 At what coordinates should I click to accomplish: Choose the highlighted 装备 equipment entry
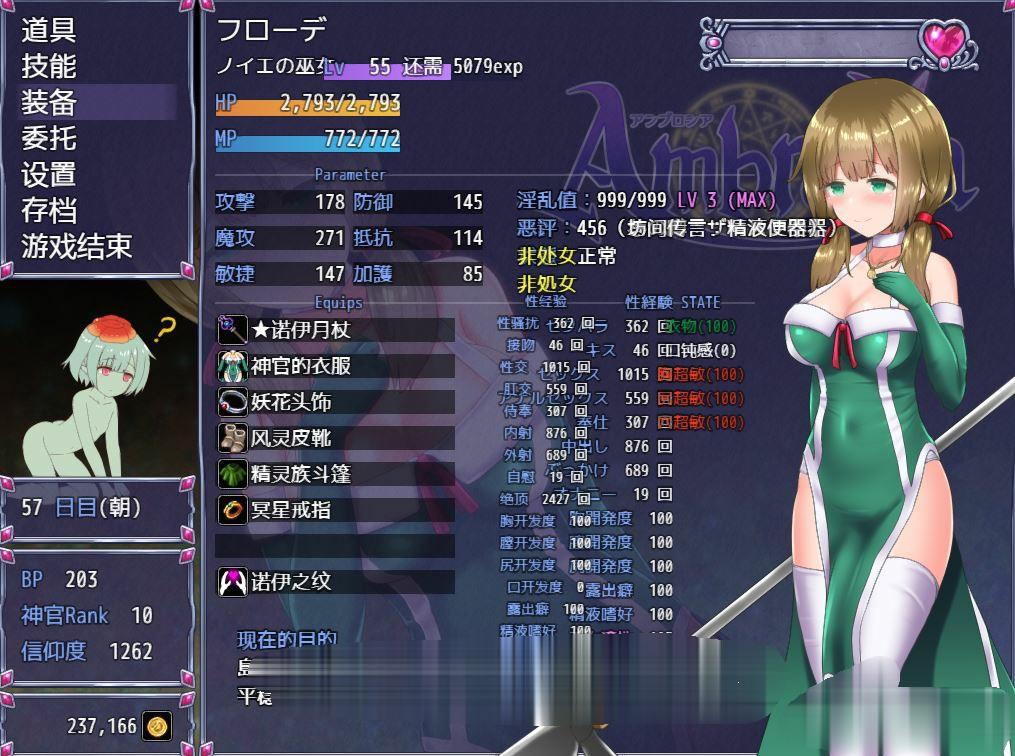pyautogui.click(x=50, y=102)
